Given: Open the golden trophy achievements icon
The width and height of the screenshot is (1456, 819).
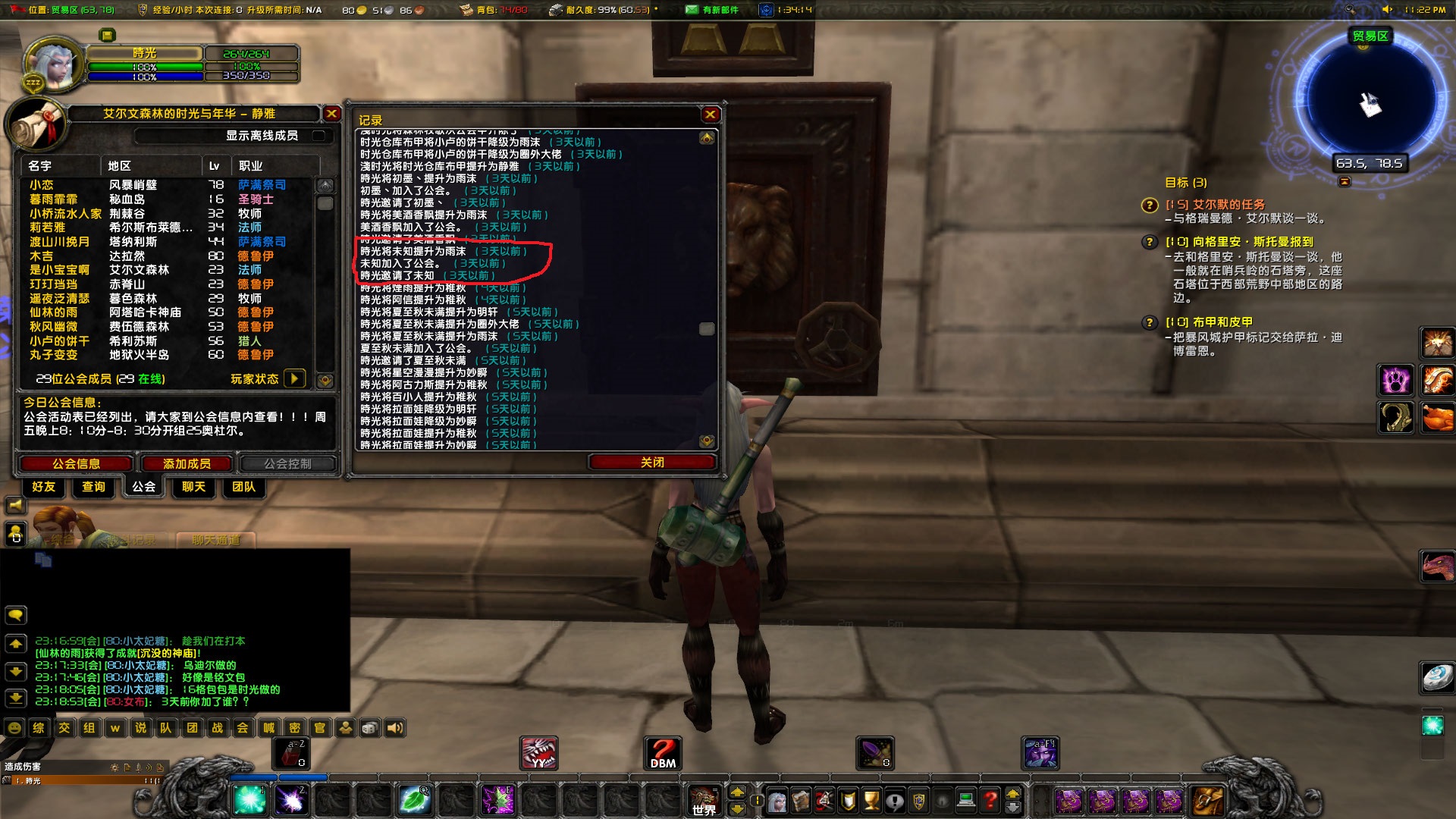Looking at the screenshot, I should coord(870,798).
